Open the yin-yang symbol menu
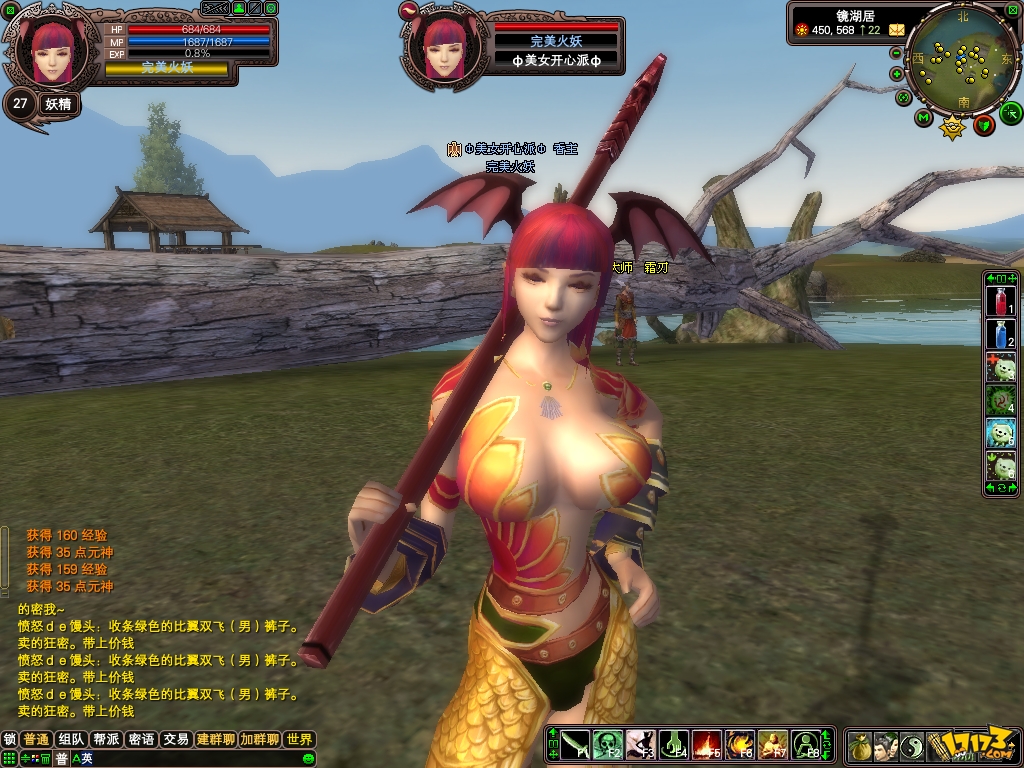 [x=912, y=746]
